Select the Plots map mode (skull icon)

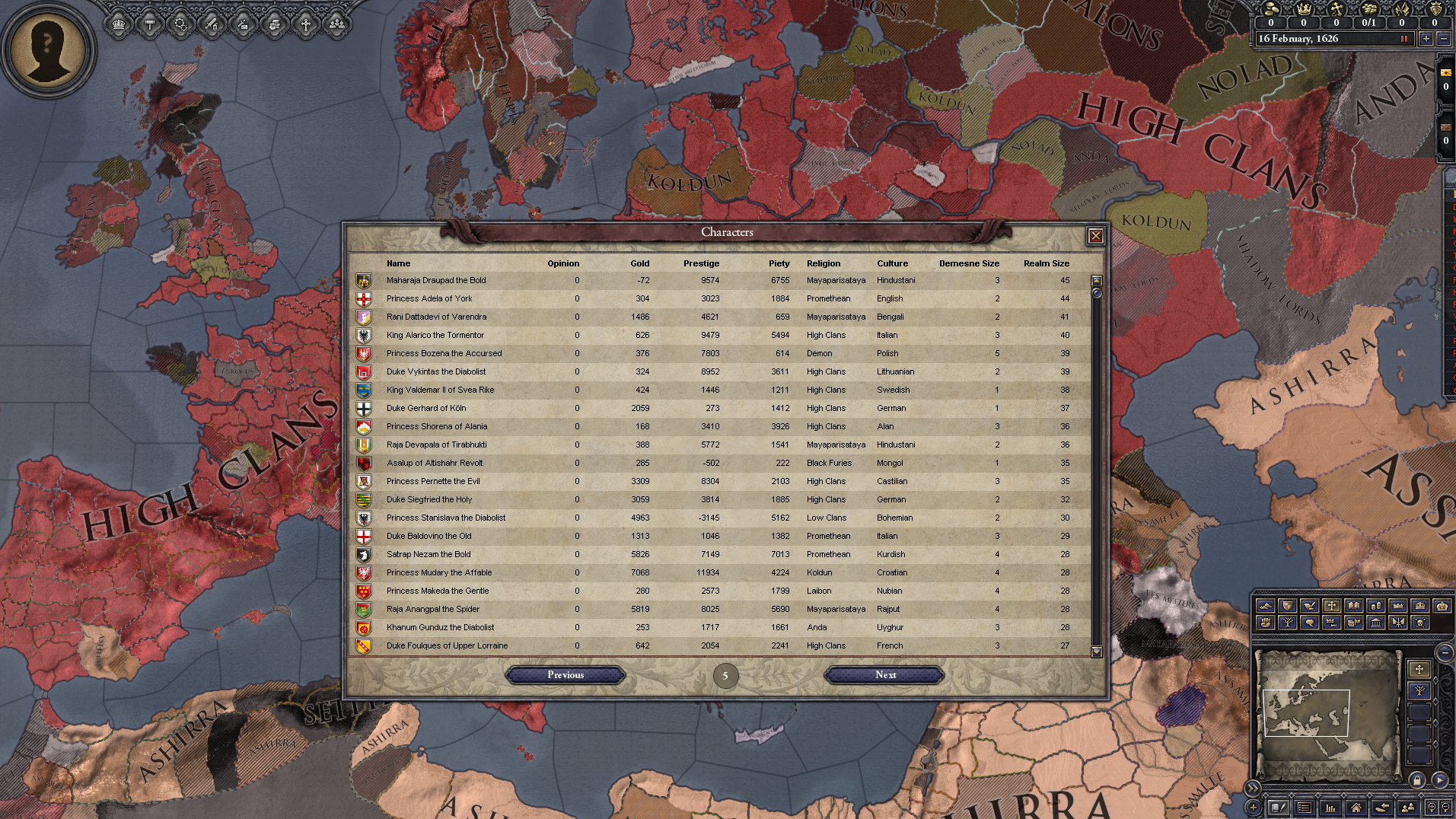1420,624
